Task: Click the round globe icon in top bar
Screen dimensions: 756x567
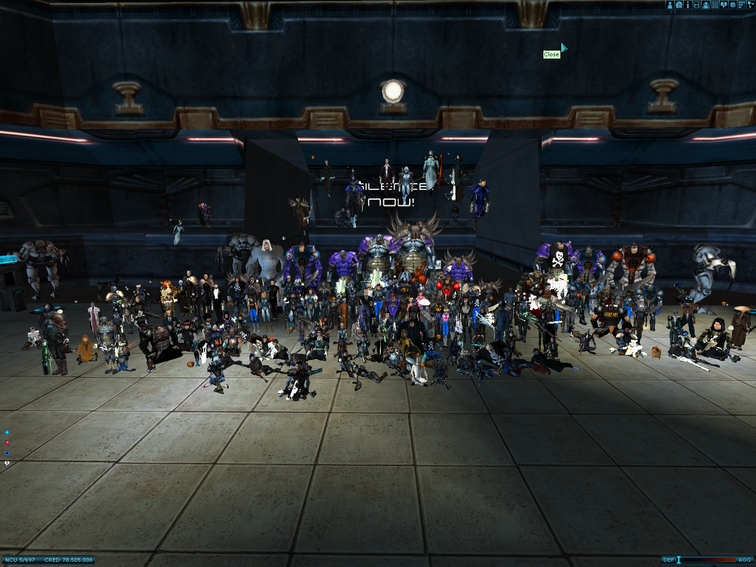Action: point(678,5)
